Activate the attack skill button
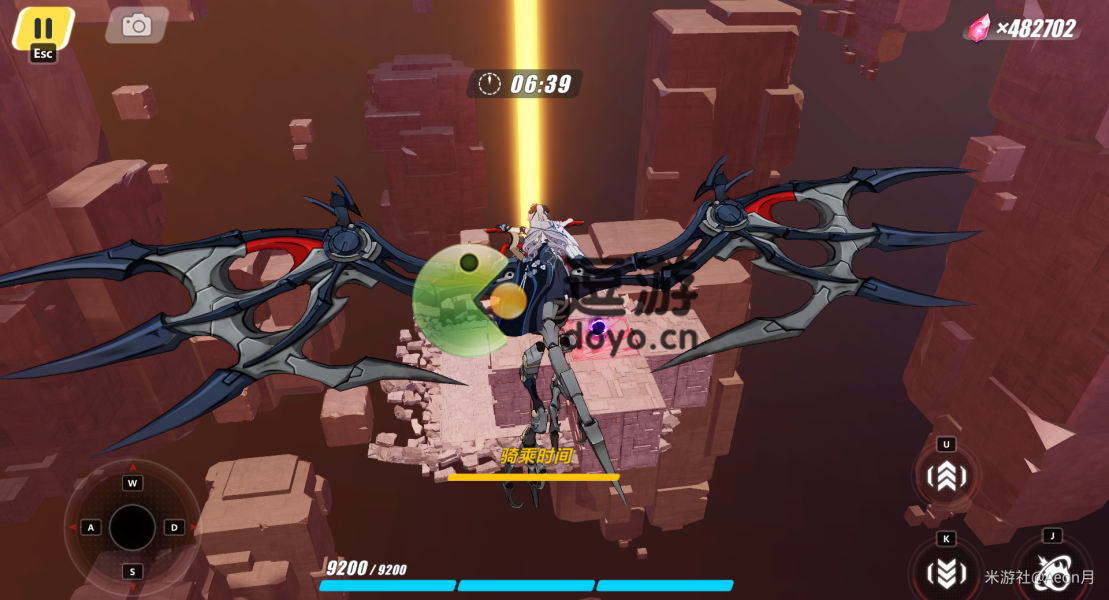Viewport: 1109px width, 600px height. 1052,572
